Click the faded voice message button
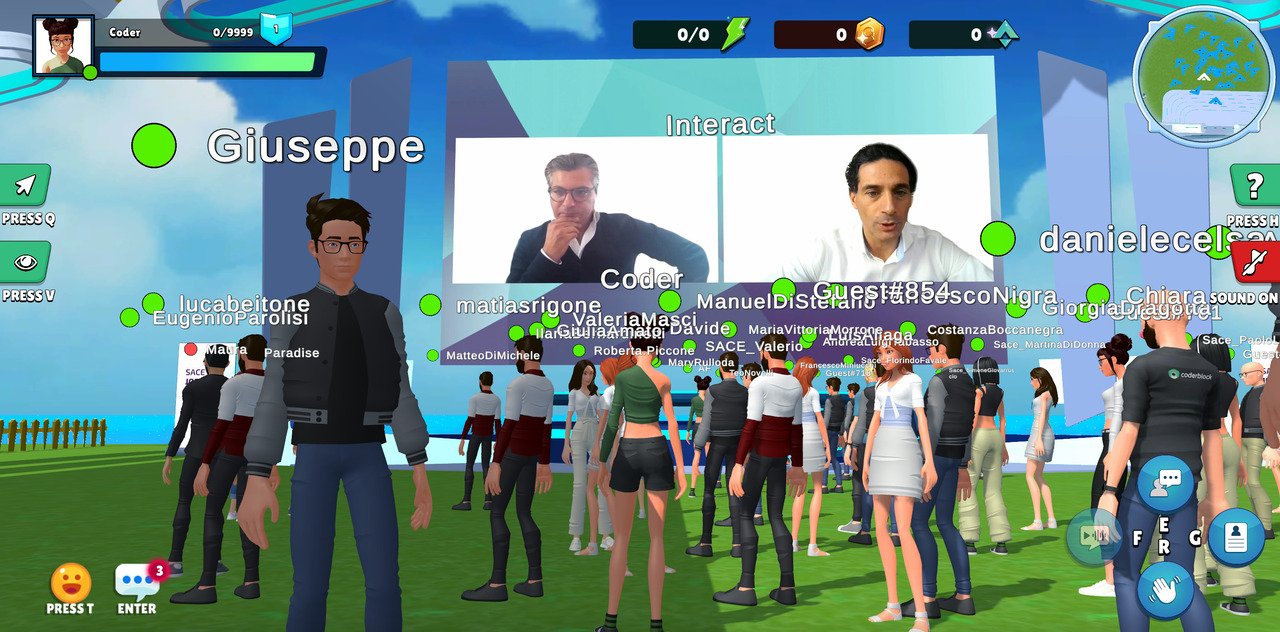This screenshot has height=632, width=1280. pyautogui.click(x=1094, y=536)
